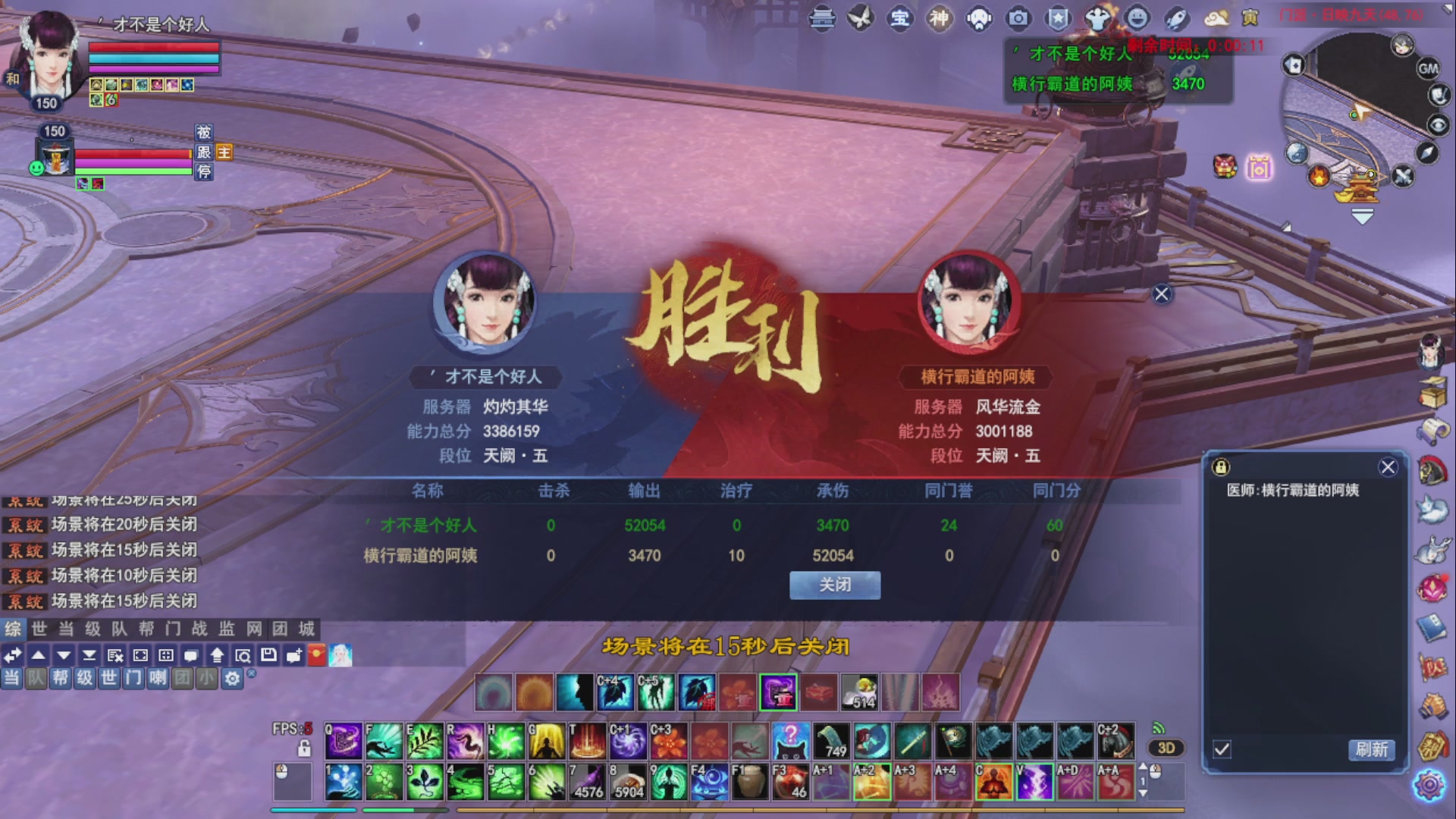Click the glowing gear icon at bottom-right corner
This screenshot has height=819, width=1456.
tap(1430, 786)
